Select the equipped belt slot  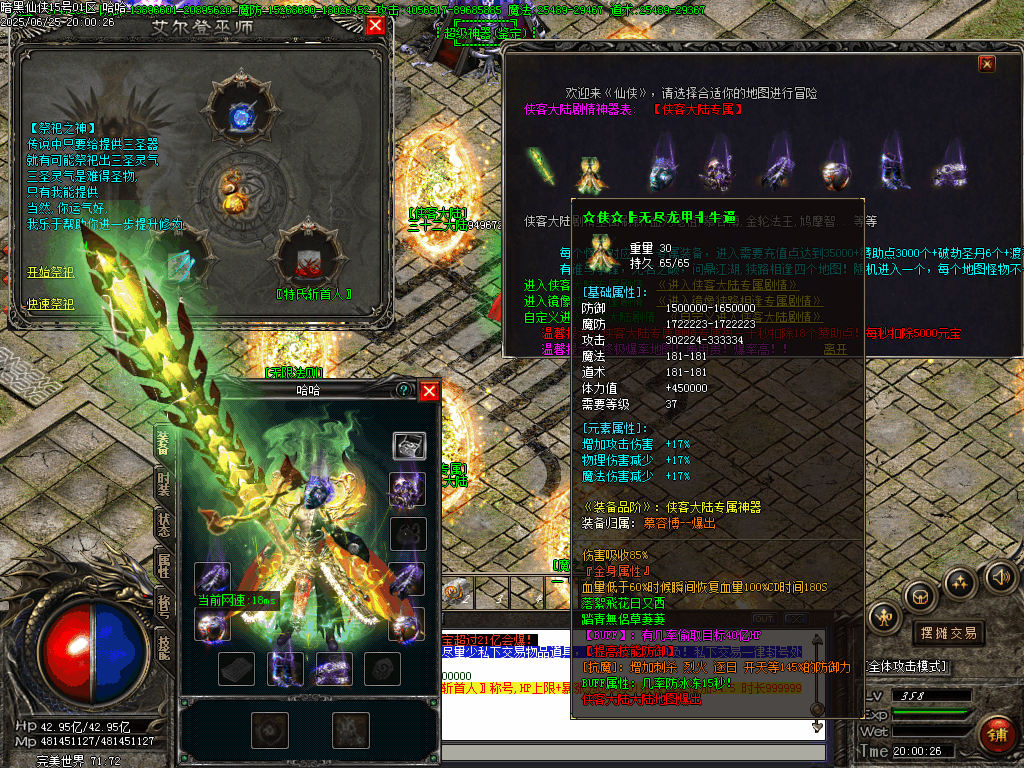tap(333, 668)
